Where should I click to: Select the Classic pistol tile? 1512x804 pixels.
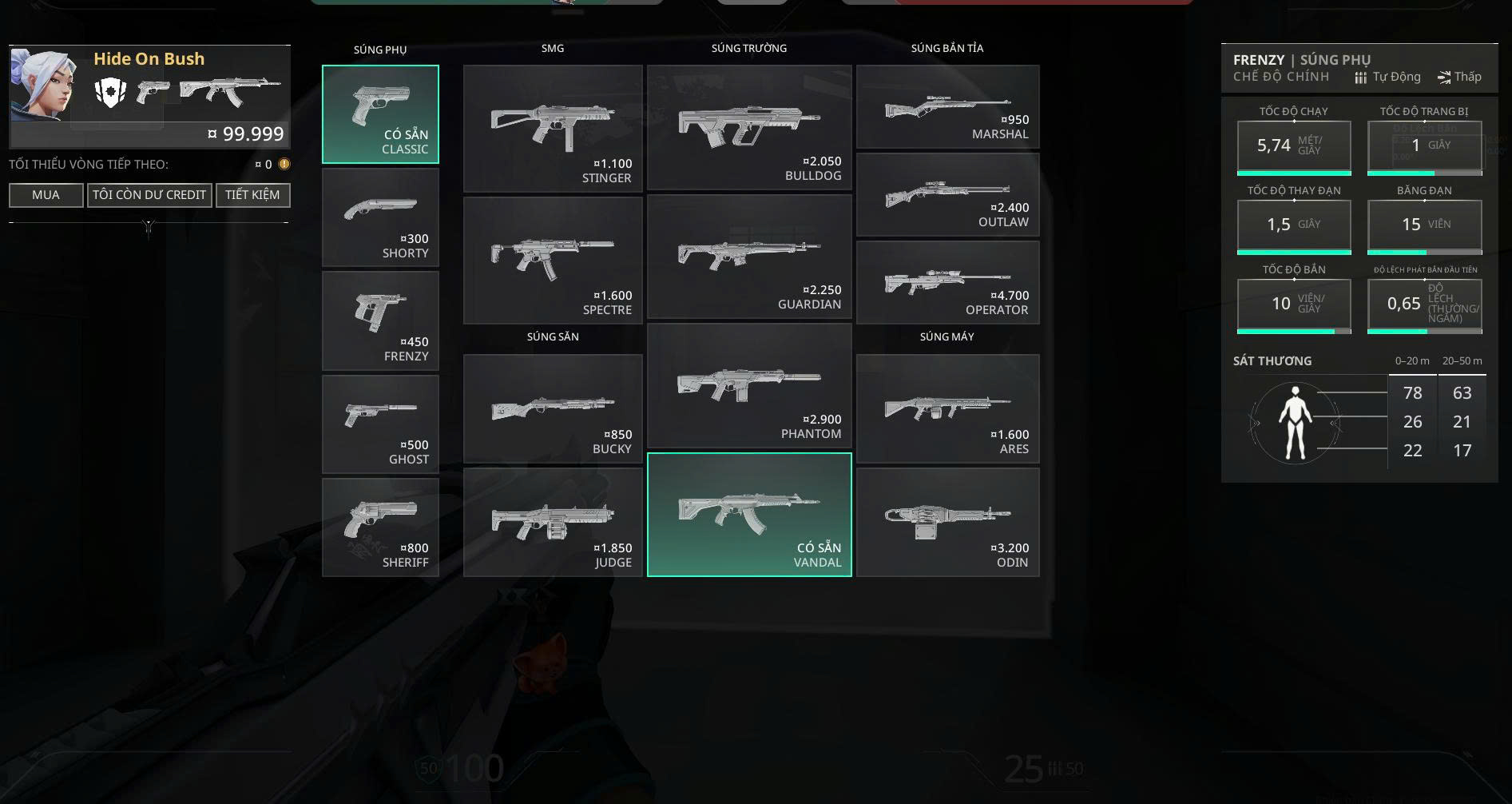point(380,114)
